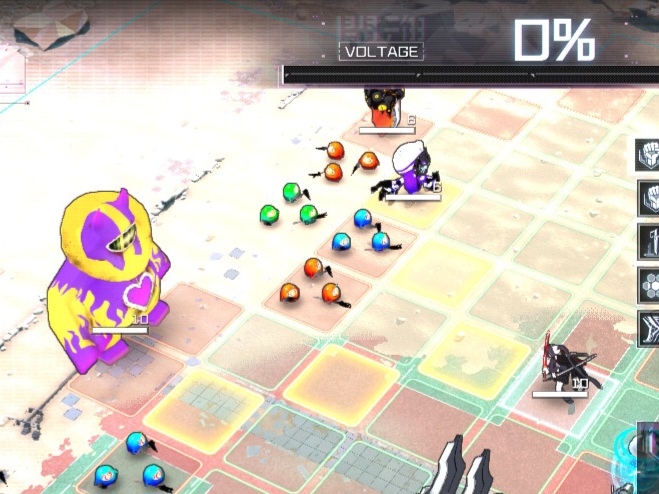Viewport: 659px width, 494px height.
Task: Trigger the double chevron skill icon
Action: click(x=648, y=328)
